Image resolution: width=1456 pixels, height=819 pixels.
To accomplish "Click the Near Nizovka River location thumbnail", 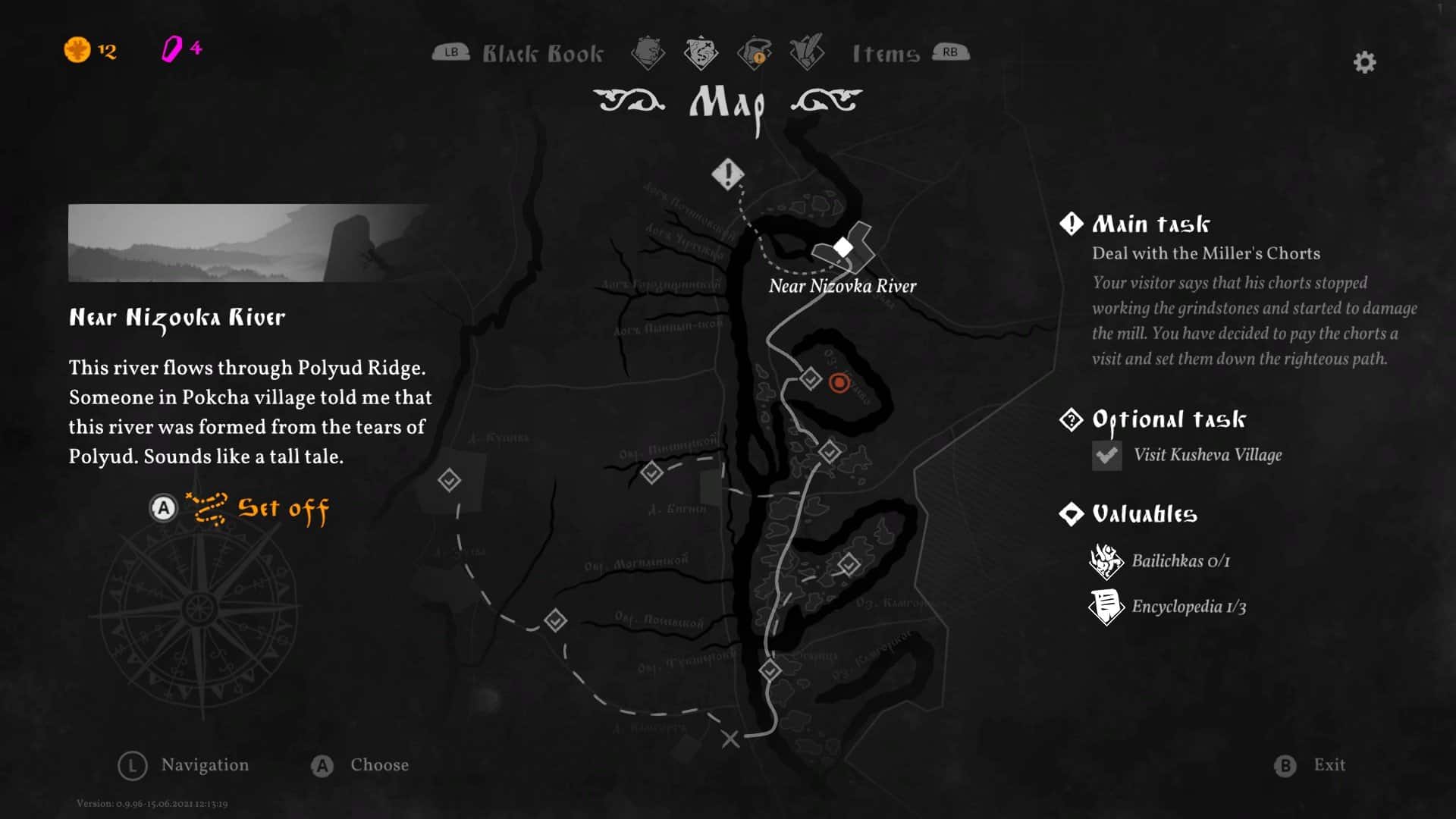I will pyautogui.click(x=249, y=243).
